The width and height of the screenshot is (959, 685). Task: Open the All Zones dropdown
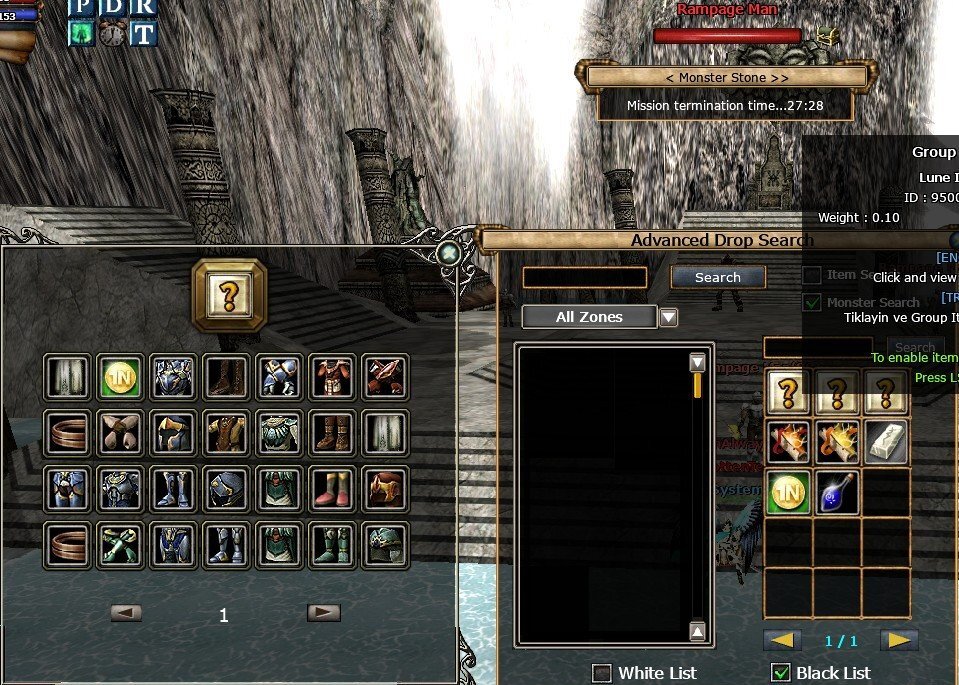click(x=668, y=317)
